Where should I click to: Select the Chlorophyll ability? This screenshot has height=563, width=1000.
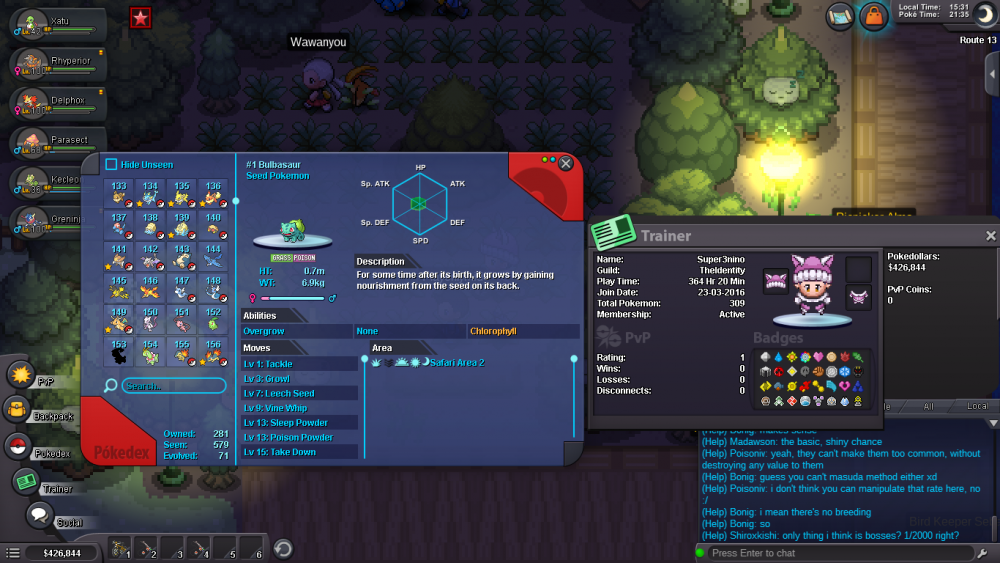coord(523,331)
